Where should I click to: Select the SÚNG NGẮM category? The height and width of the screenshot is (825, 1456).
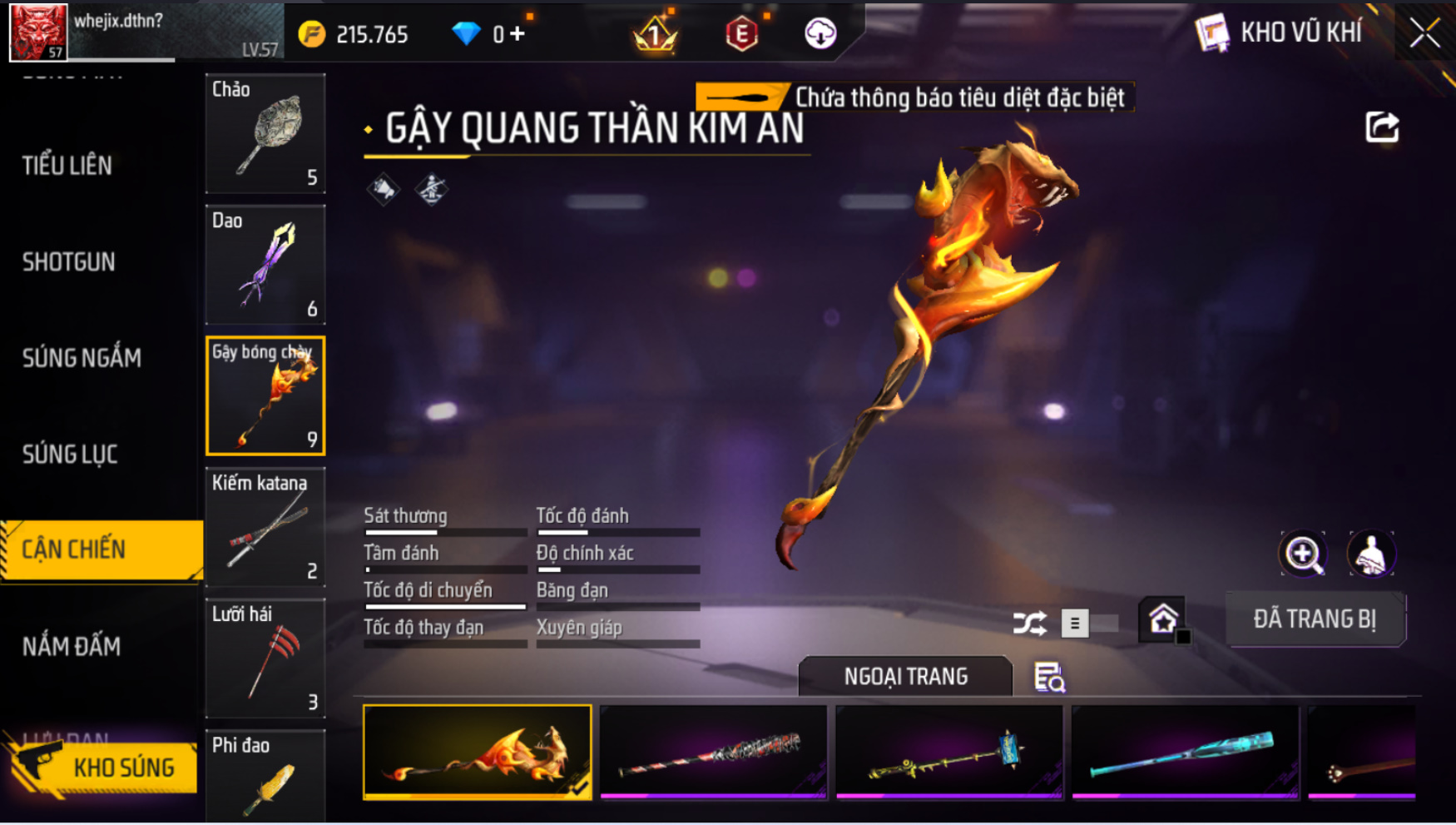tap(82, 358)
